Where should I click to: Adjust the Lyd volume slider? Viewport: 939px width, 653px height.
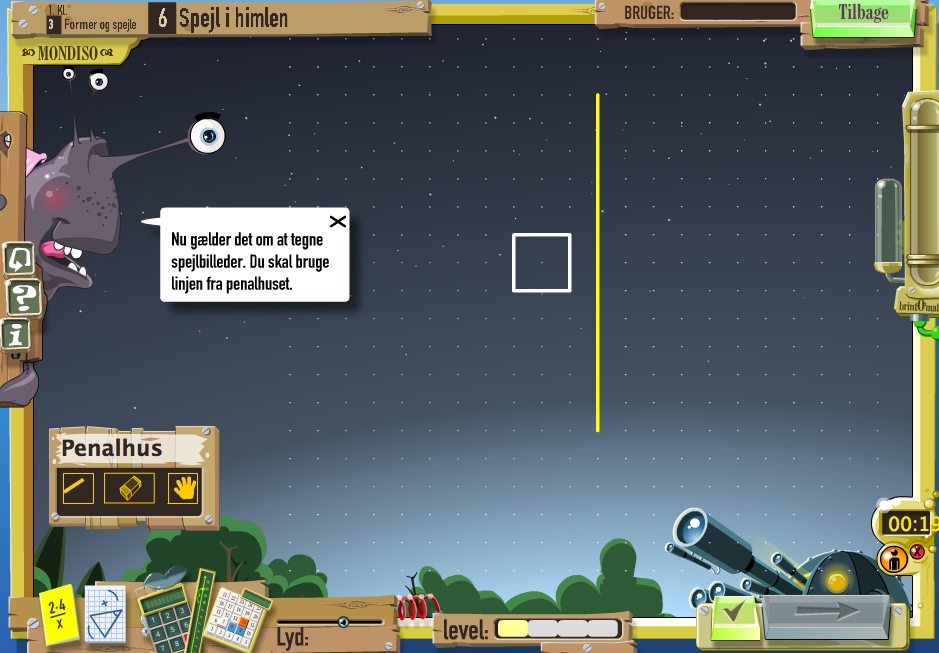343,622
